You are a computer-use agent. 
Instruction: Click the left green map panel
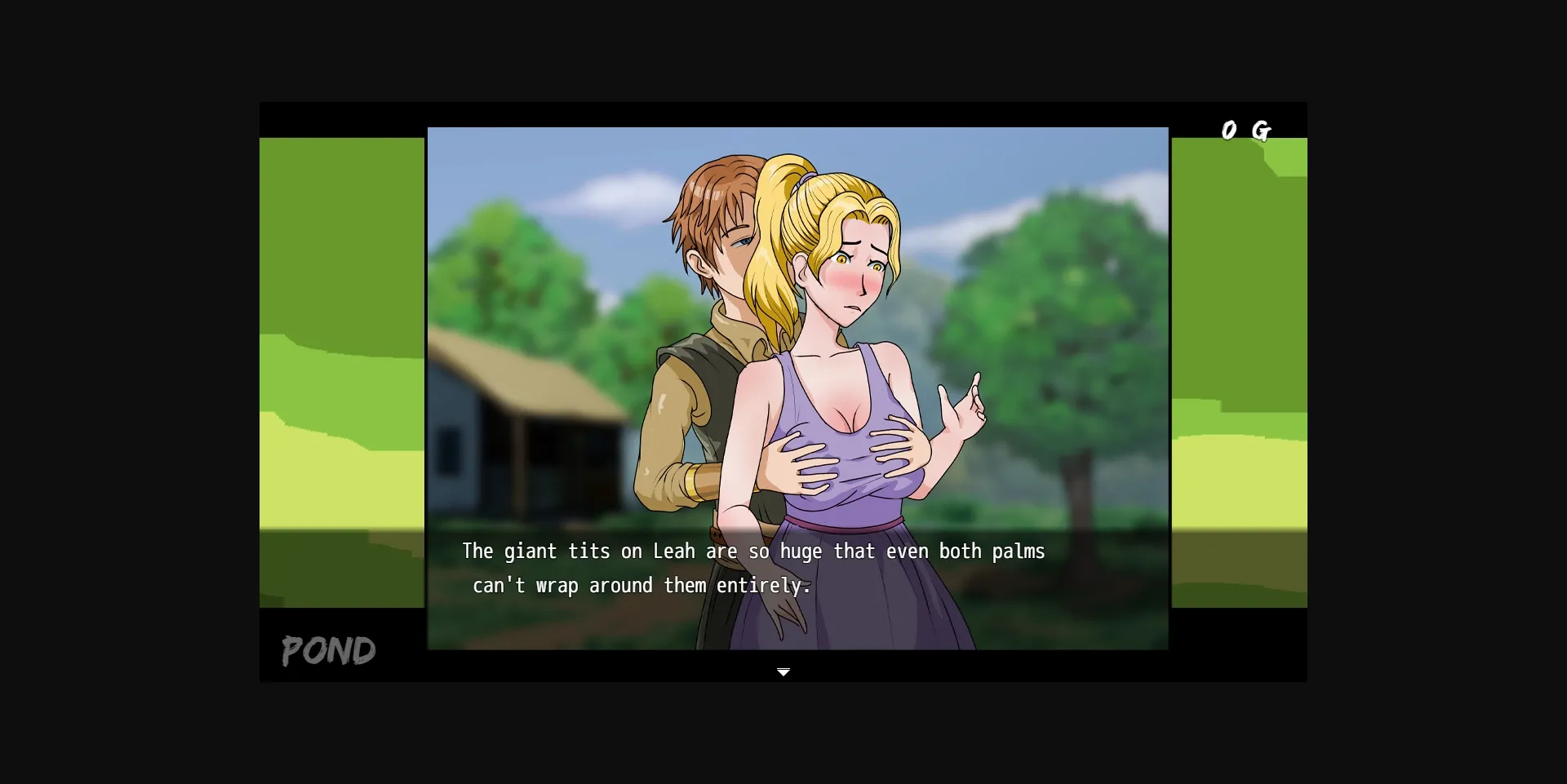pyautogui.click(x=341, y=367)
